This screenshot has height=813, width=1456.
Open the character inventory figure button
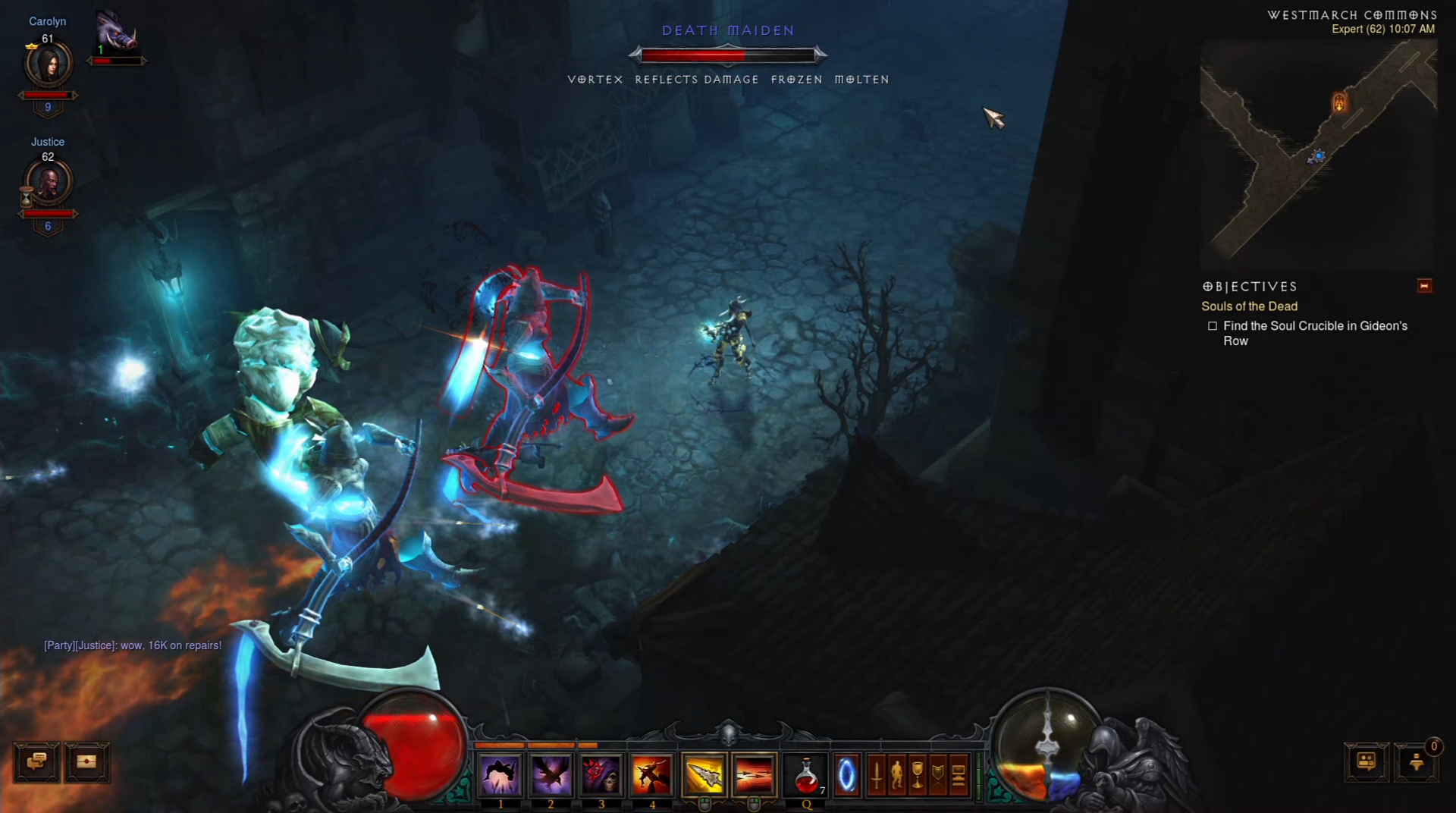tap(897, 776)
